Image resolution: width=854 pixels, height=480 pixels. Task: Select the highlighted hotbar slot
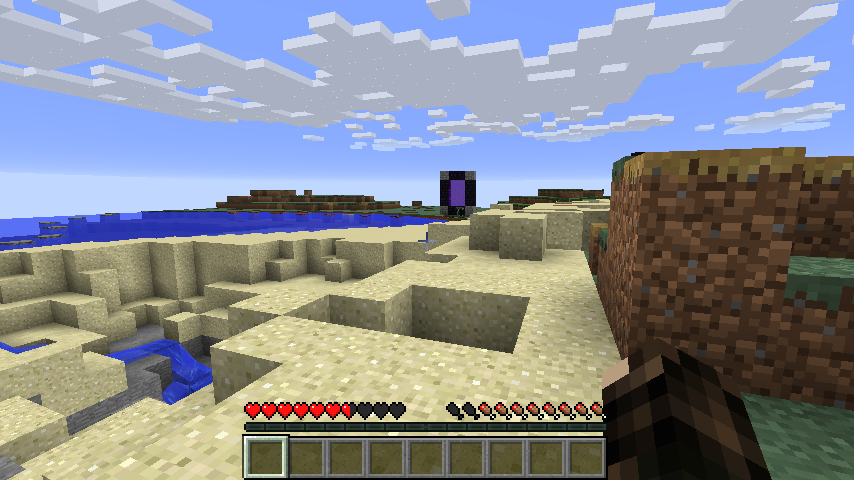pos(266,457)
